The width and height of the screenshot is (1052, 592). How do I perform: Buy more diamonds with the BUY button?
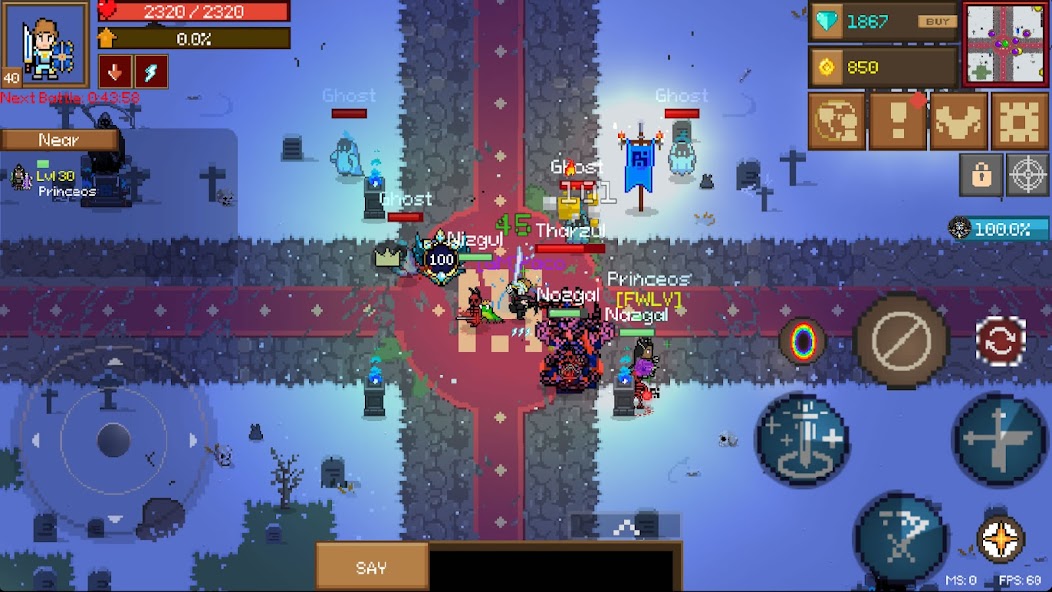point(937,22)
